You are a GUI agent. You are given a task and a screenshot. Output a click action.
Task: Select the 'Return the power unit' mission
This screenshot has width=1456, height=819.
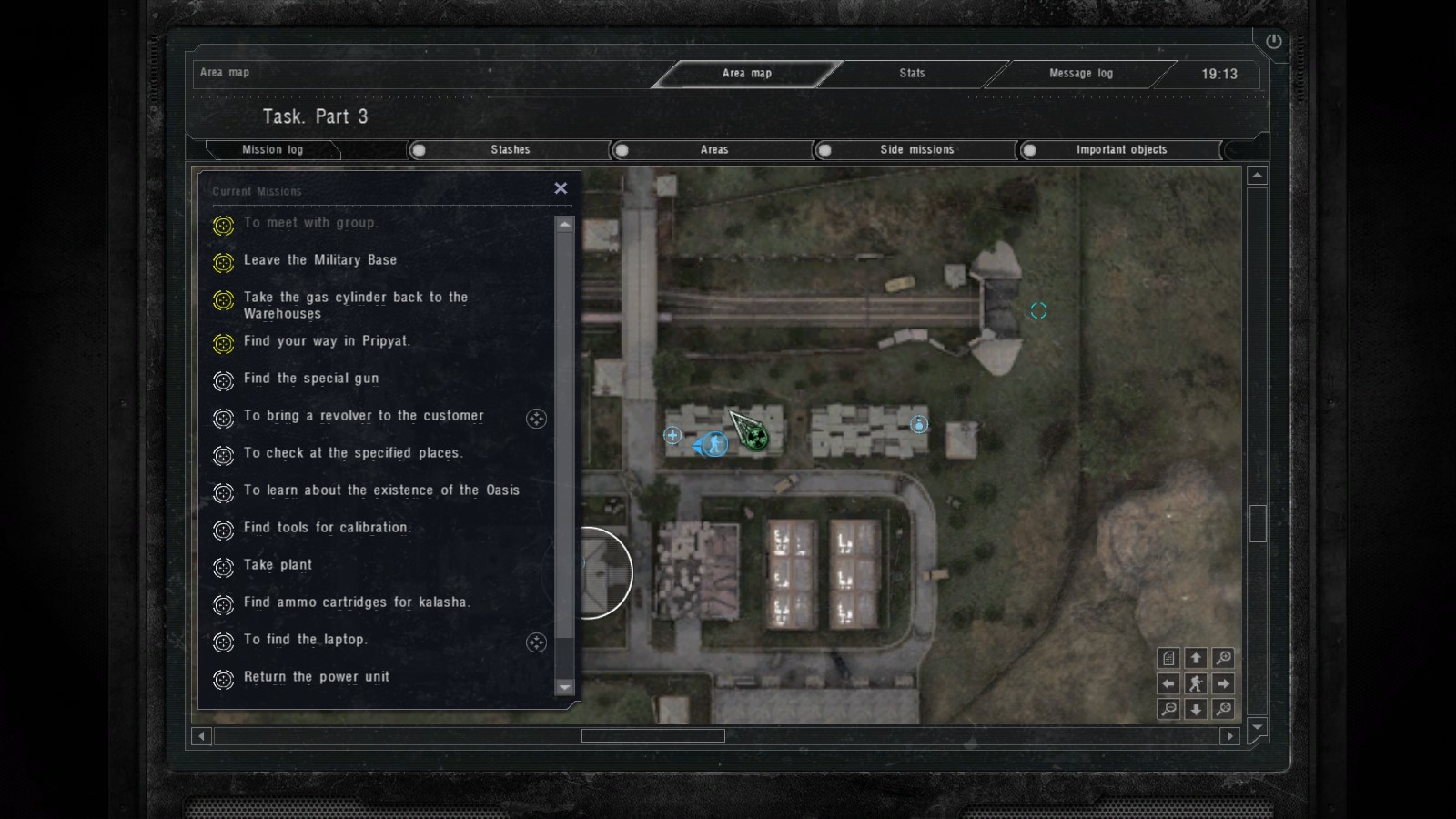click(x=317, y=677)
